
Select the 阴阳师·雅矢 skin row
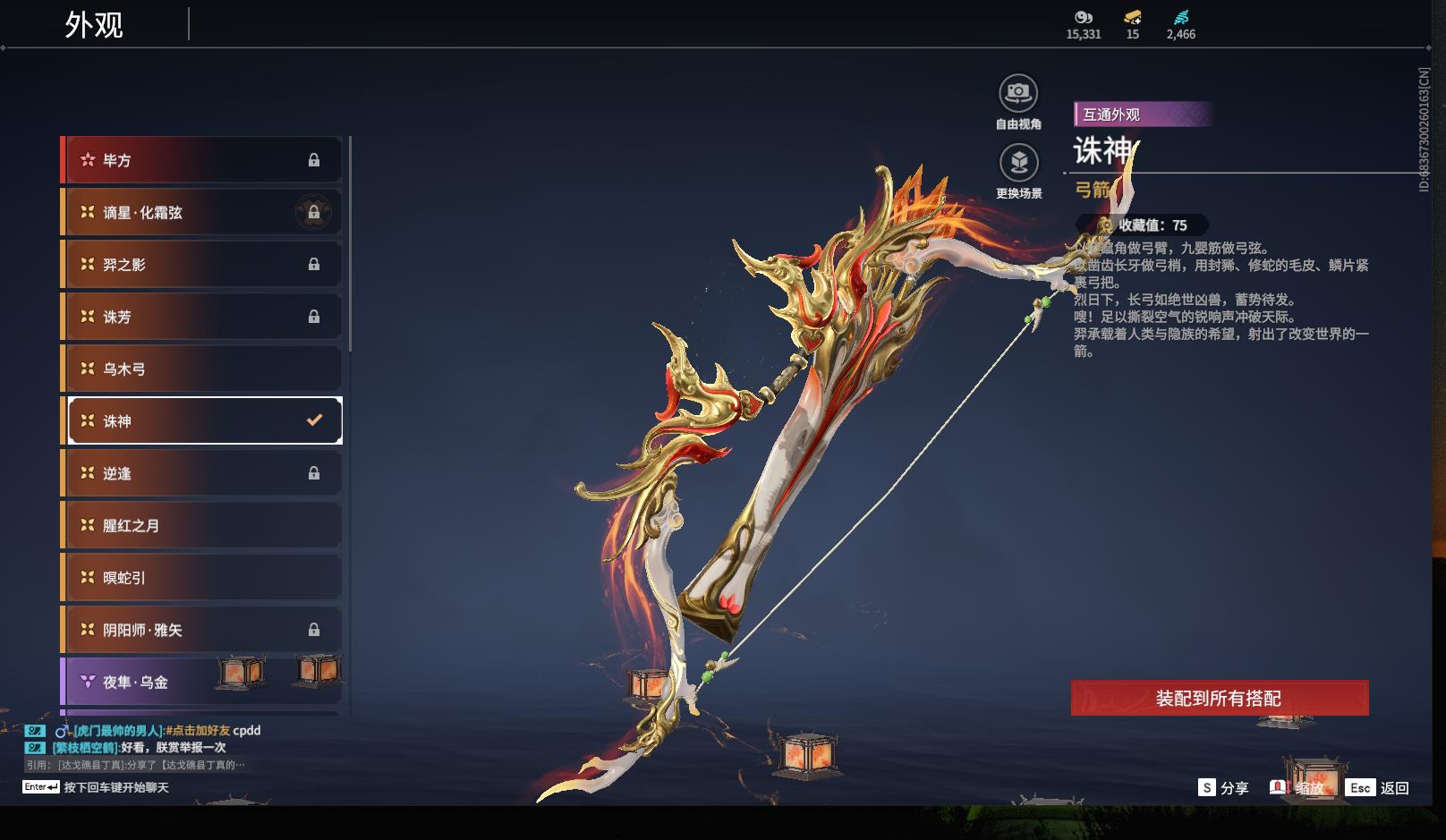coord(201,630)
